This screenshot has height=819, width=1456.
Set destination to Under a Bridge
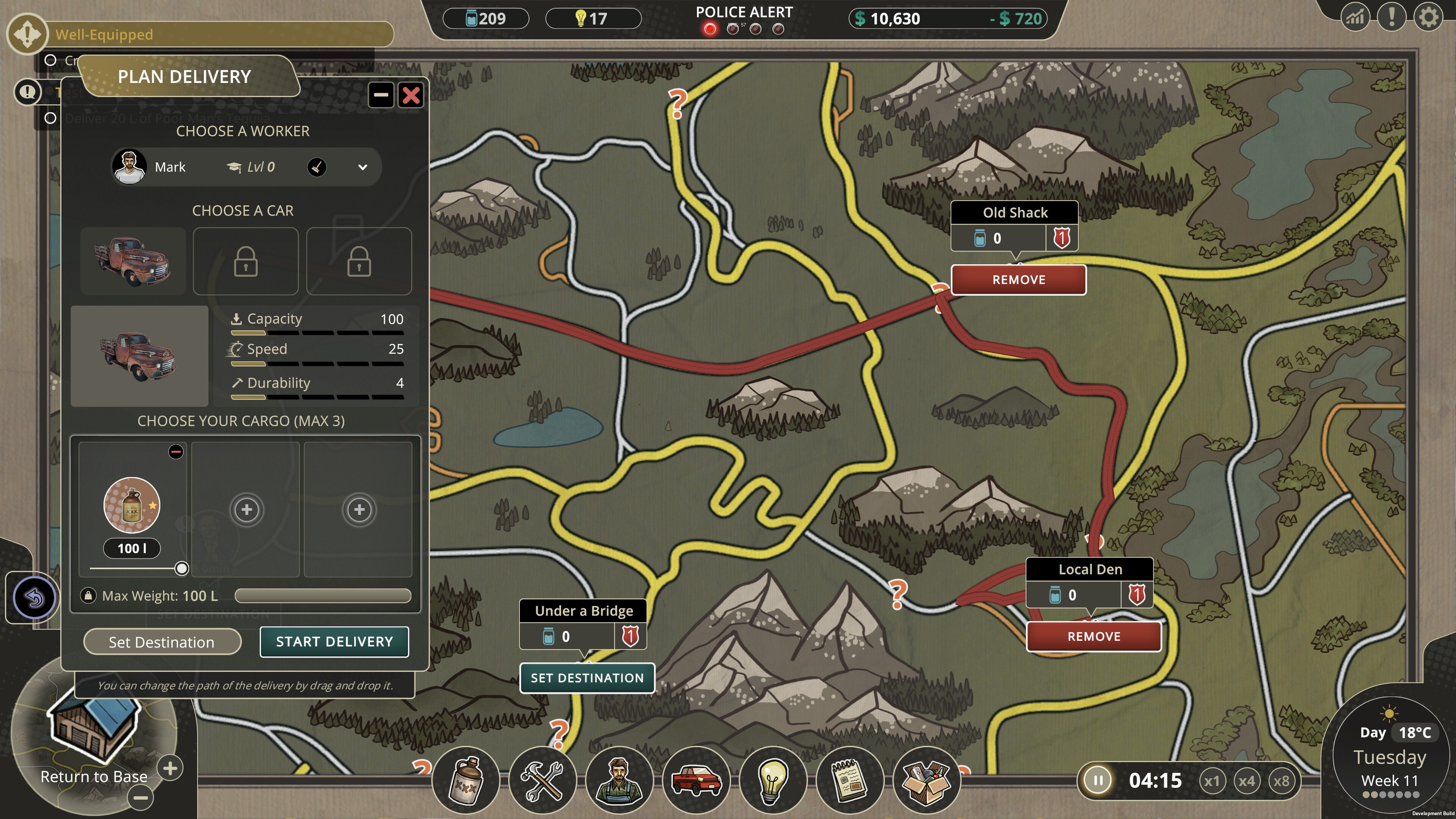pyautogui.click(x=587, y=678)
